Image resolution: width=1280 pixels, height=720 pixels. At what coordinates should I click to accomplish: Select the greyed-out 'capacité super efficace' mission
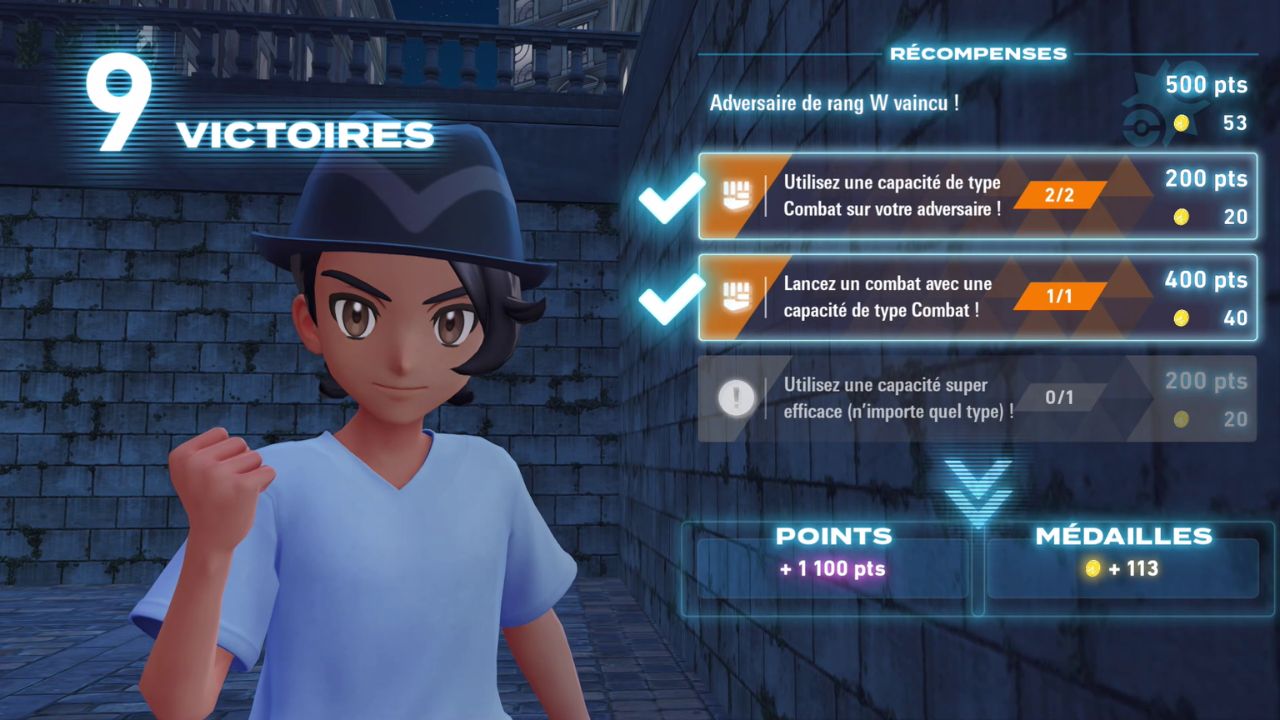976,398
